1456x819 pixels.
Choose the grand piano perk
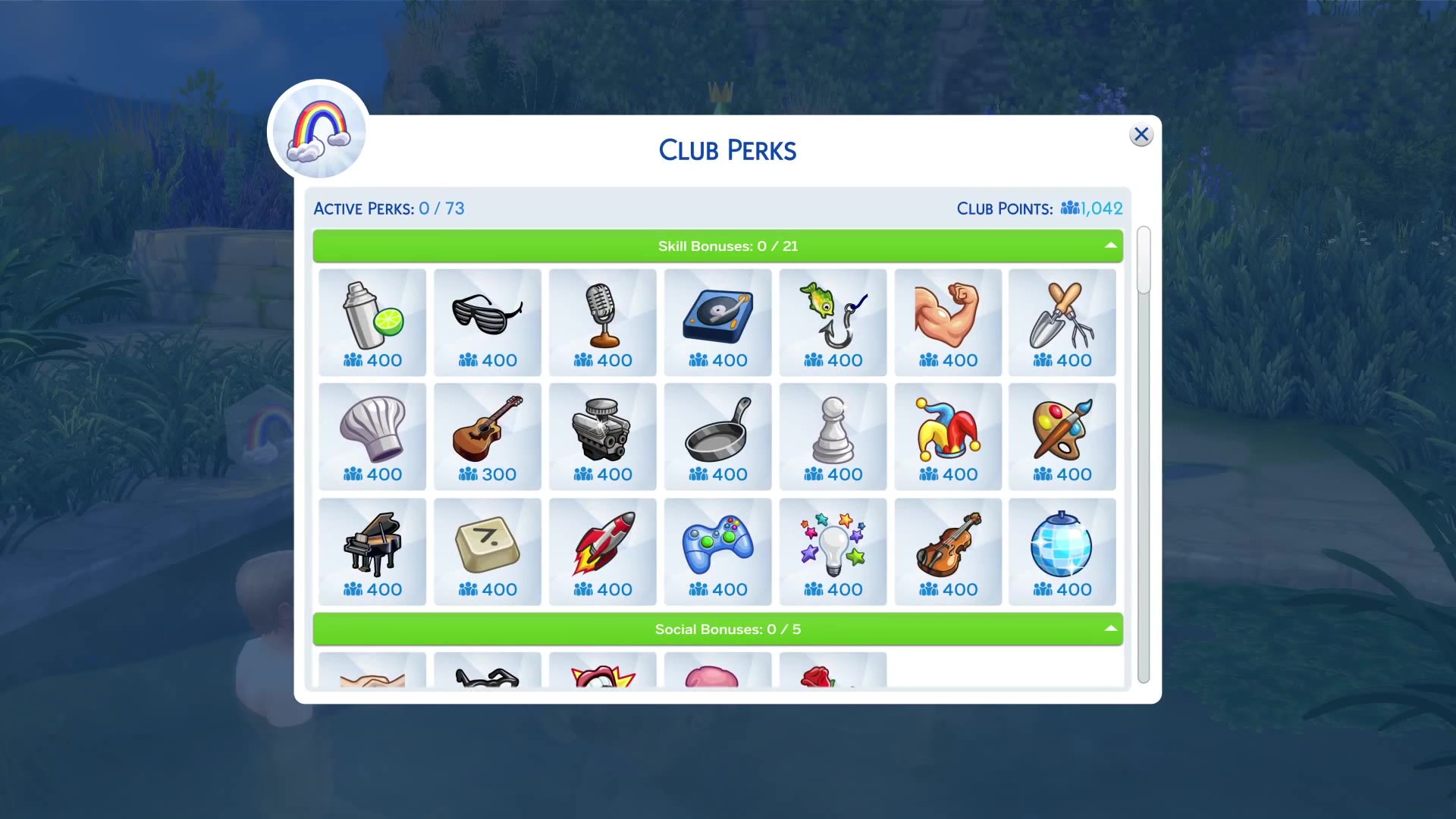(x=372, y=552)
